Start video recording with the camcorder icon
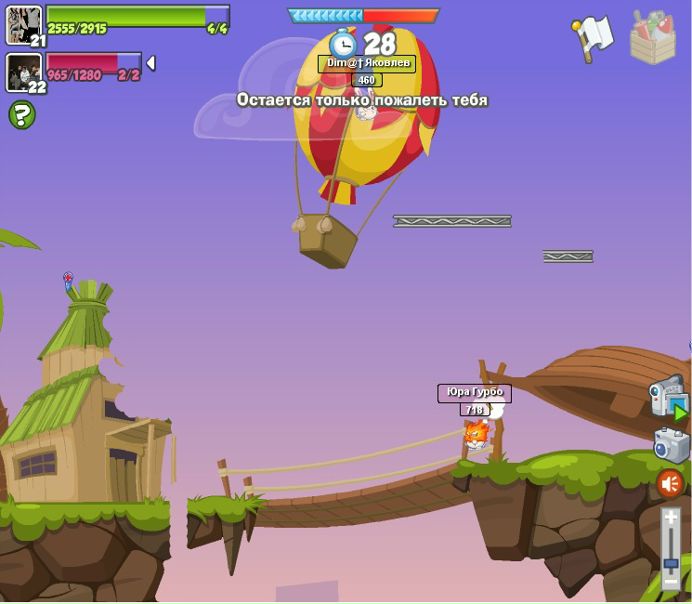This screenshot has width=692, height=604. click(668, 398)
